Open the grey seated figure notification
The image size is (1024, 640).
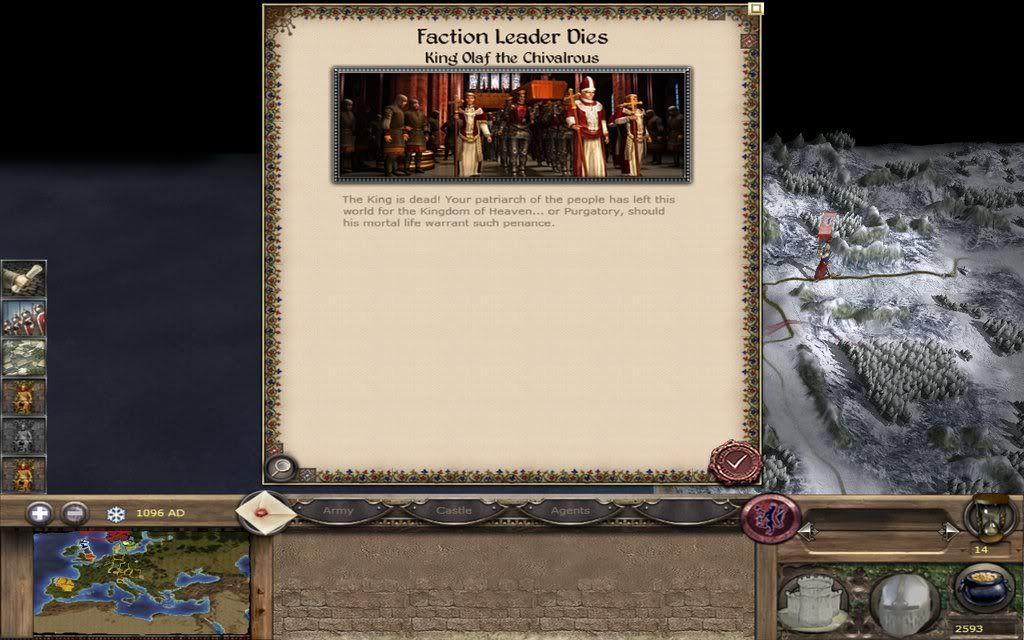[x=23, y=436]
